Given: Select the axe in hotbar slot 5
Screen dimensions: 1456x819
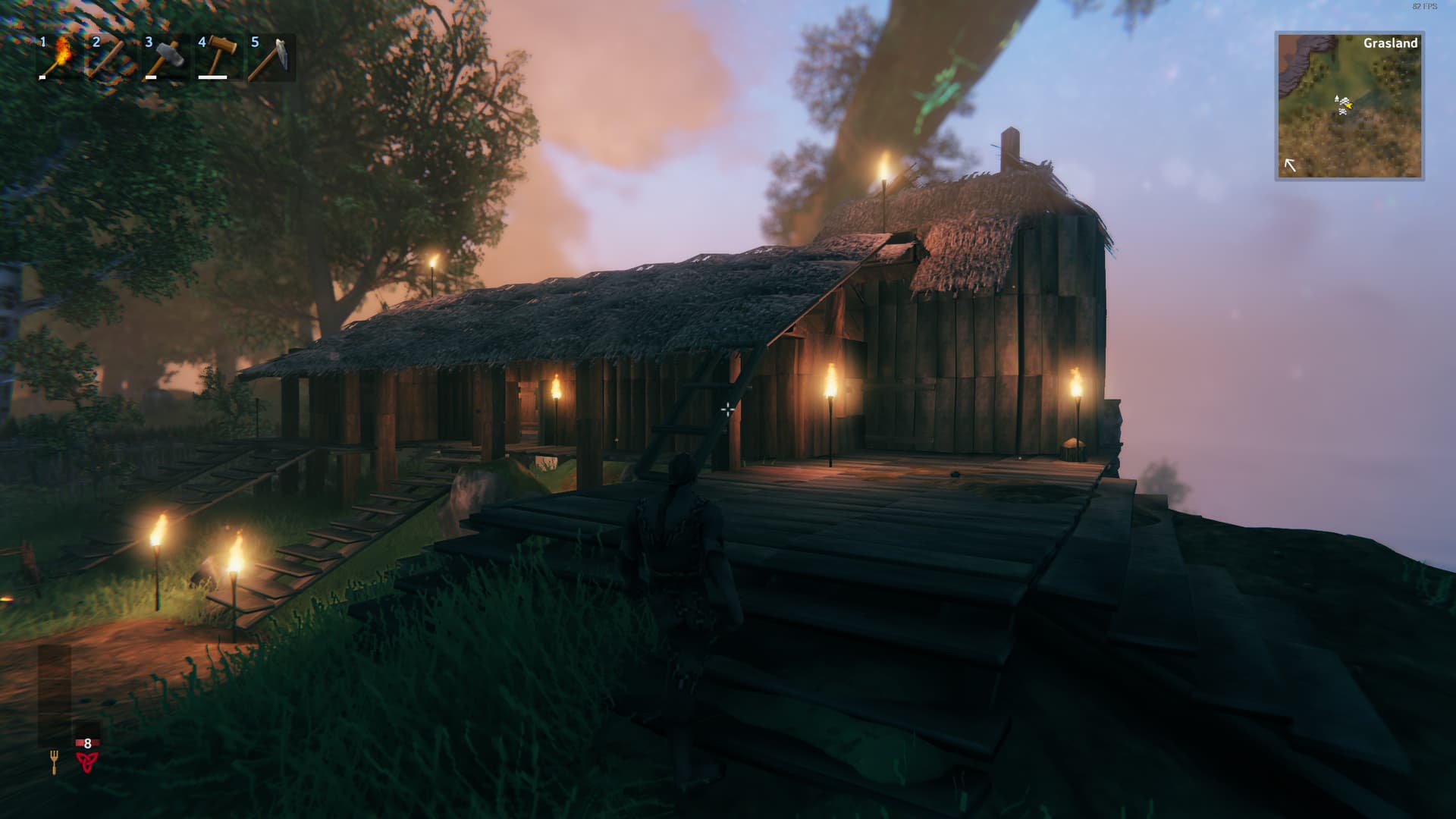Looking at the screenshot, I should [271, 58].
